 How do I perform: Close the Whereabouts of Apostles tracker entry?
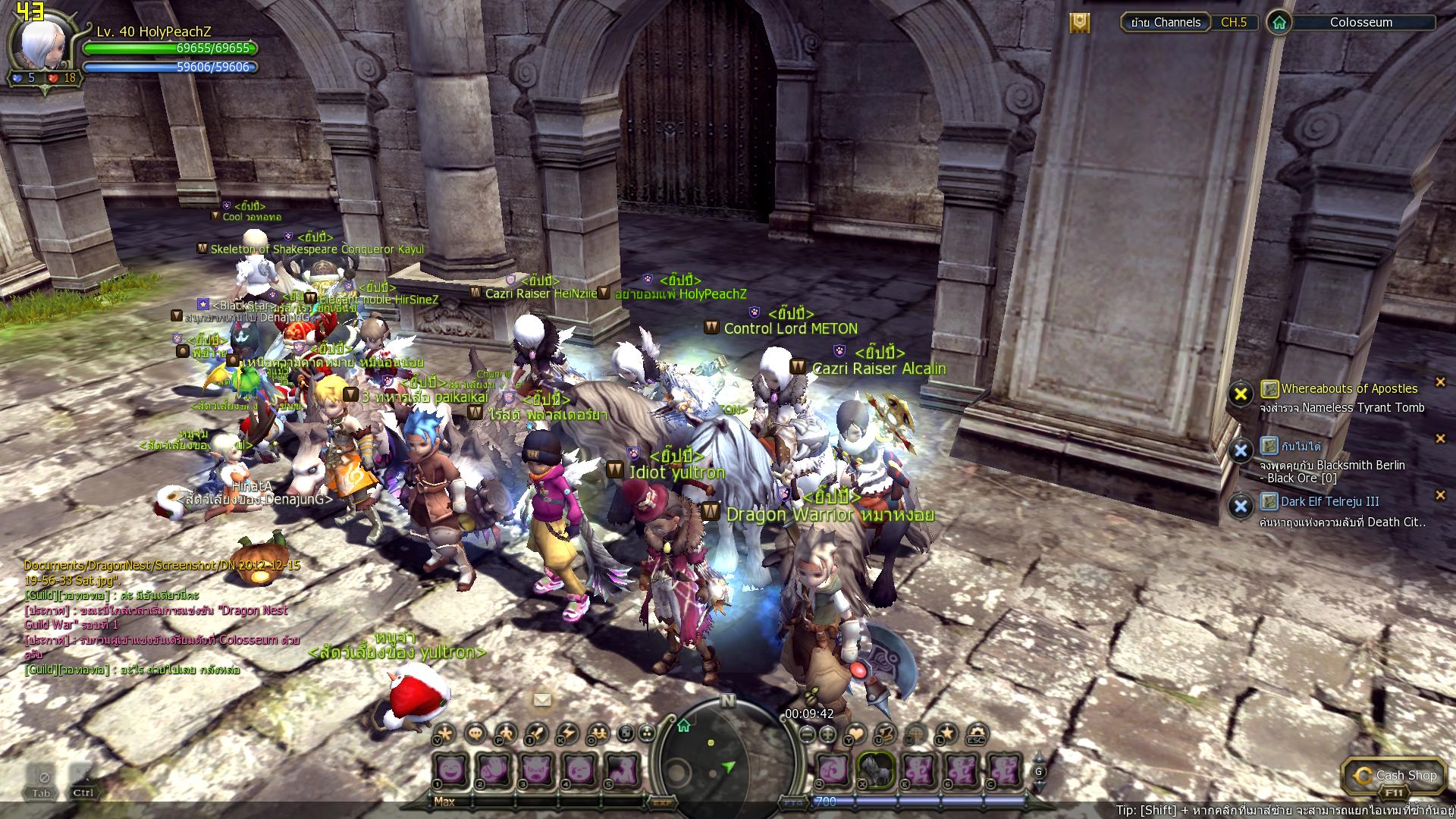(1440, 382)
